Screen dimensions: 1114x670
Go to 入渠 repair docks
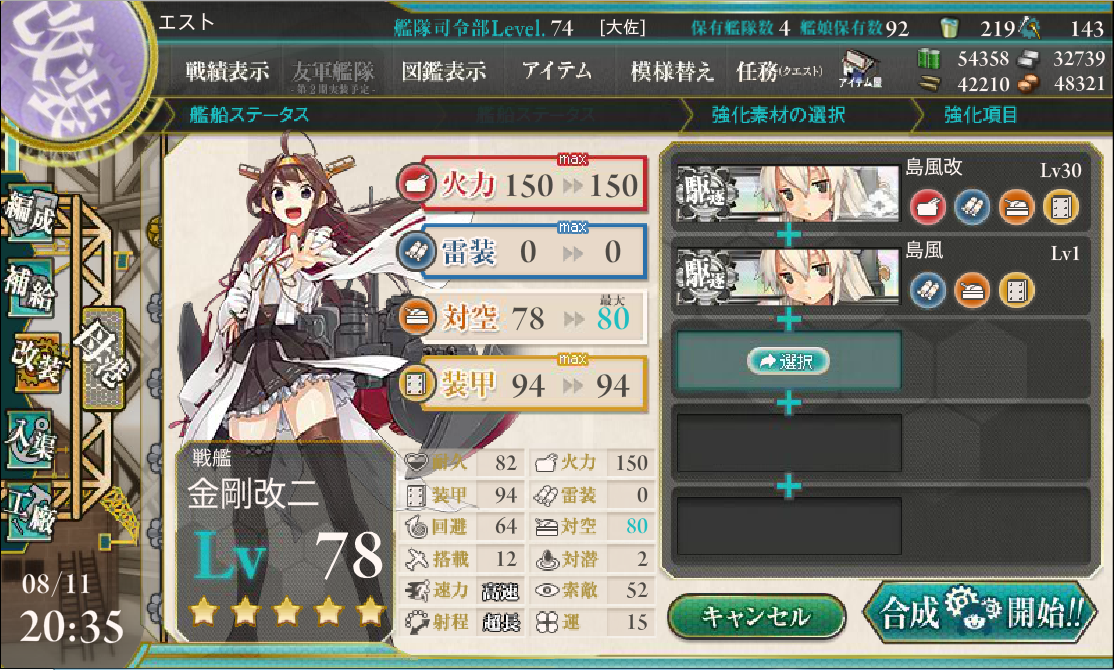32,437
